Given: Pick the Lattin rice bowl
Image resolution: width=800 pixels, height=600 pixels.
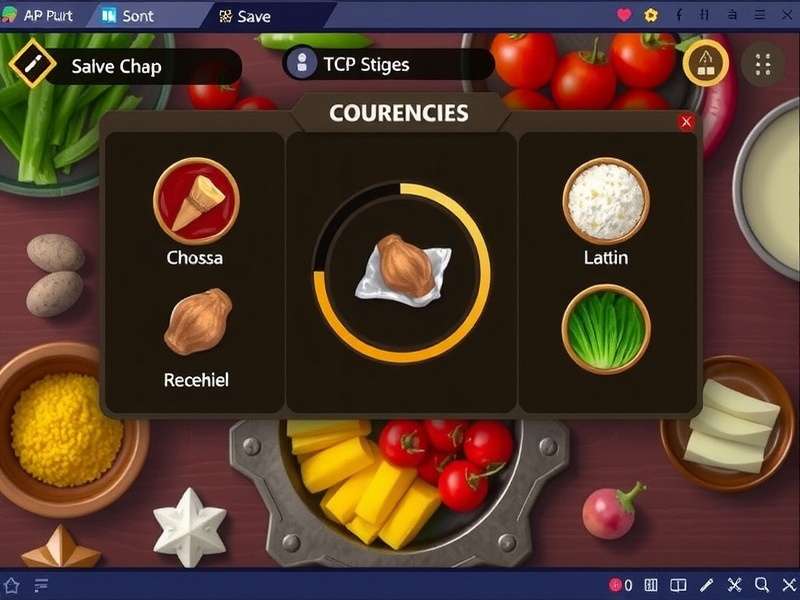Looking at the screenshot, I should coord(606,201).
